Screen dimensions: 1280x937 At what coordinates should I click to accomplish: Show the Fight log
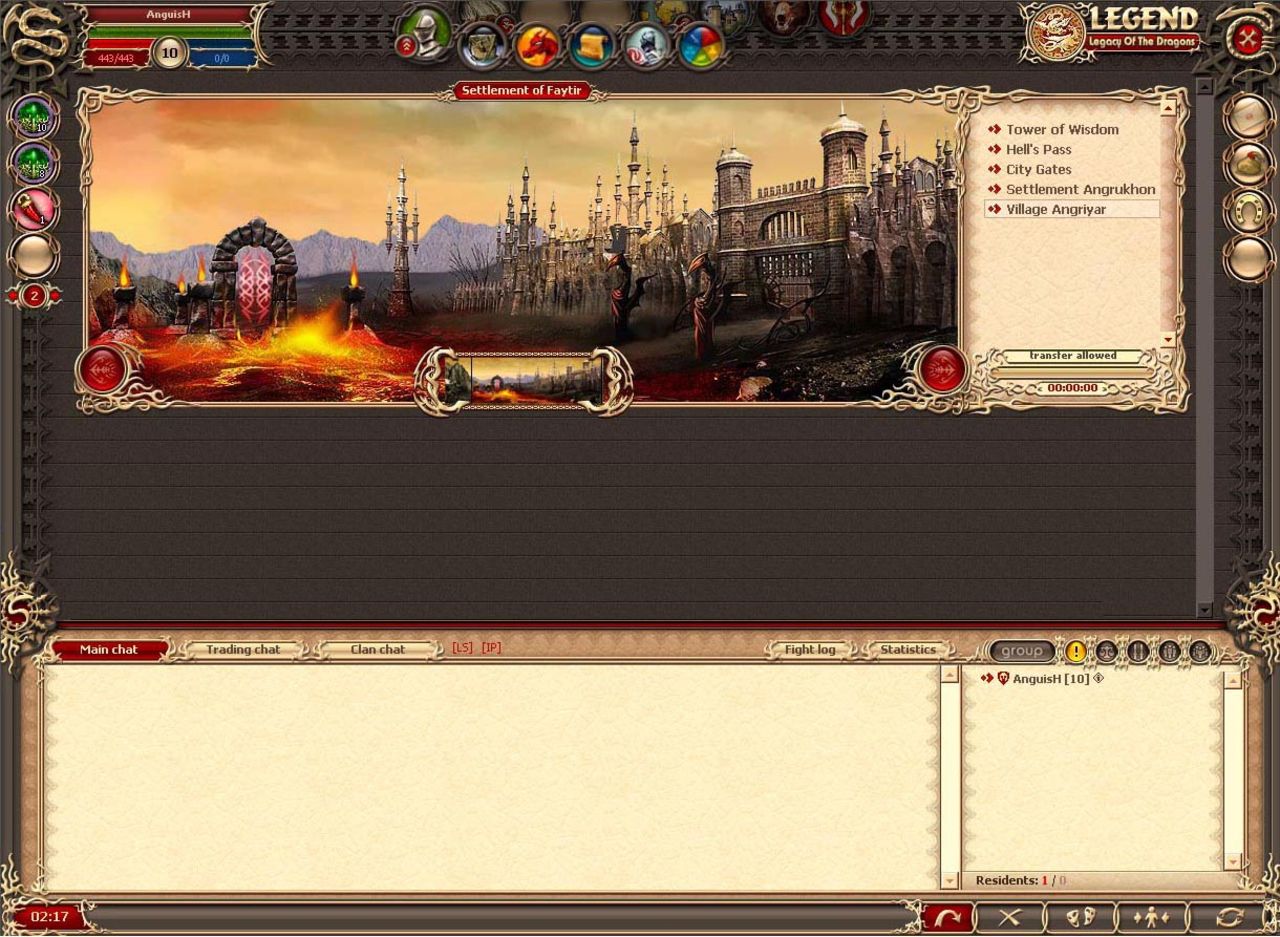[809, 649]
